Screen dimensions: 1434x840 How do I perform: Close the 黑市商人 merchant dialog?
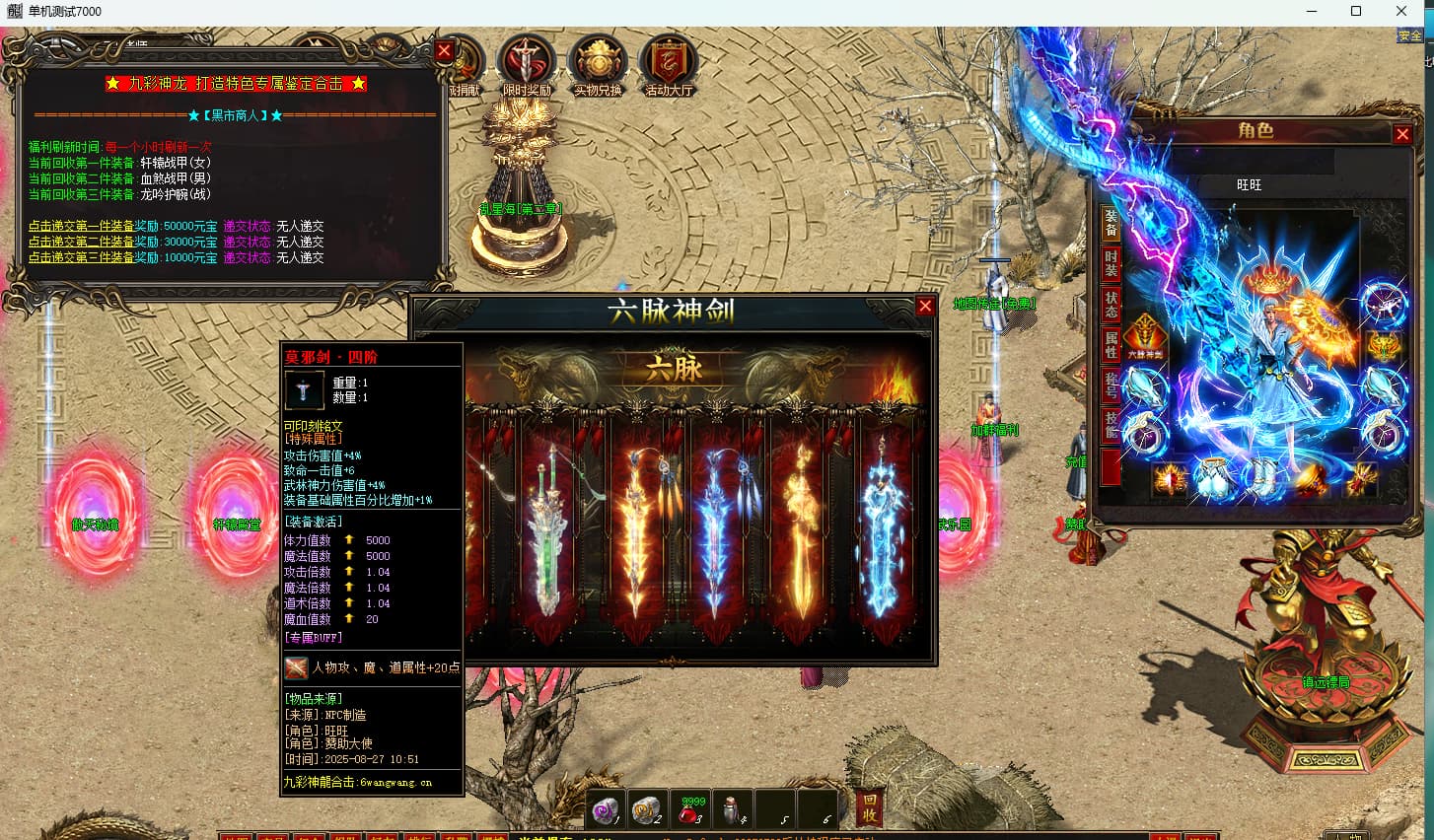[x=444, y=51]
